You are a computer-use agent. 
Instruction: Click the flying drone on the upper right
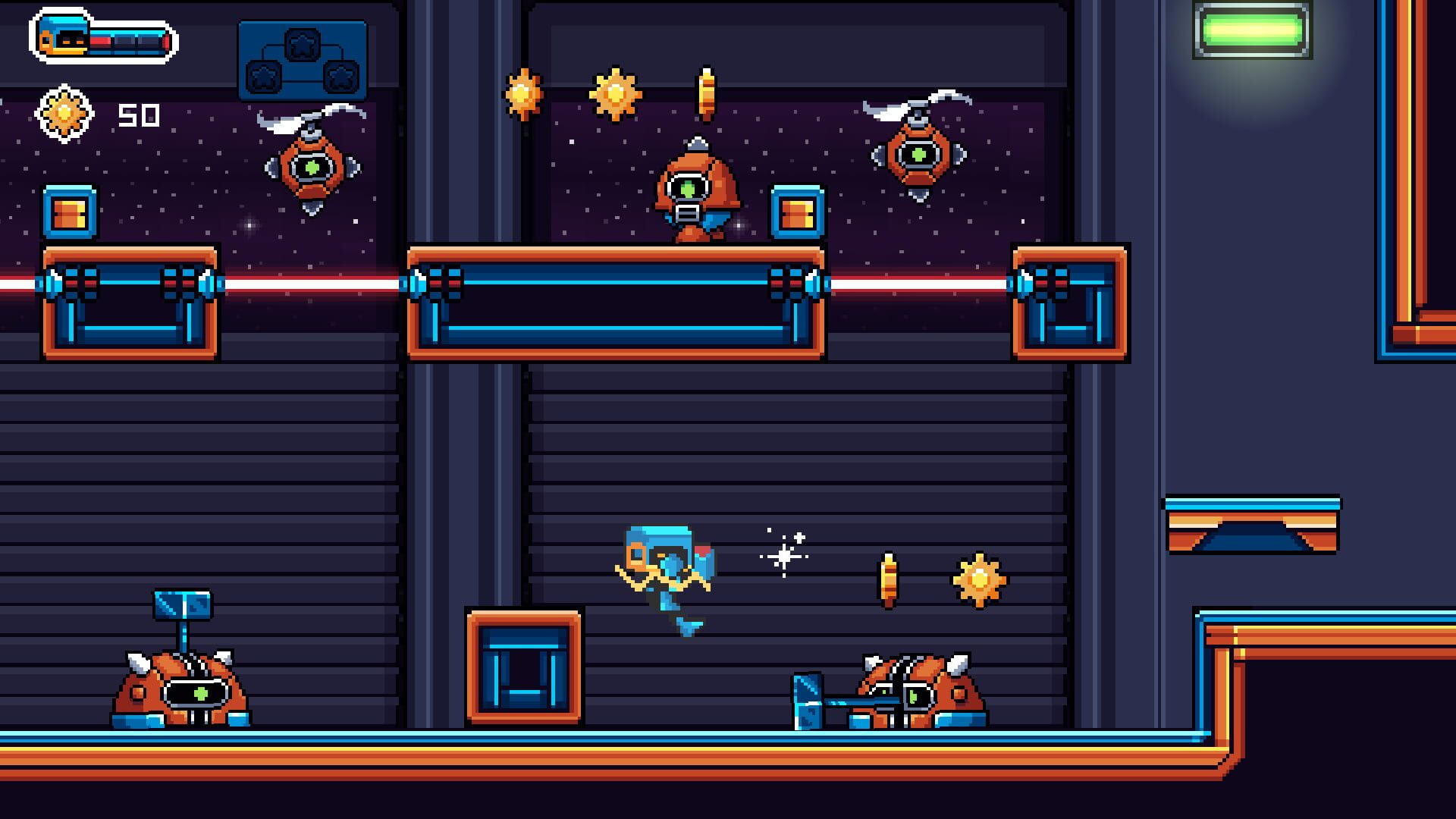click(x=918, y=155)
